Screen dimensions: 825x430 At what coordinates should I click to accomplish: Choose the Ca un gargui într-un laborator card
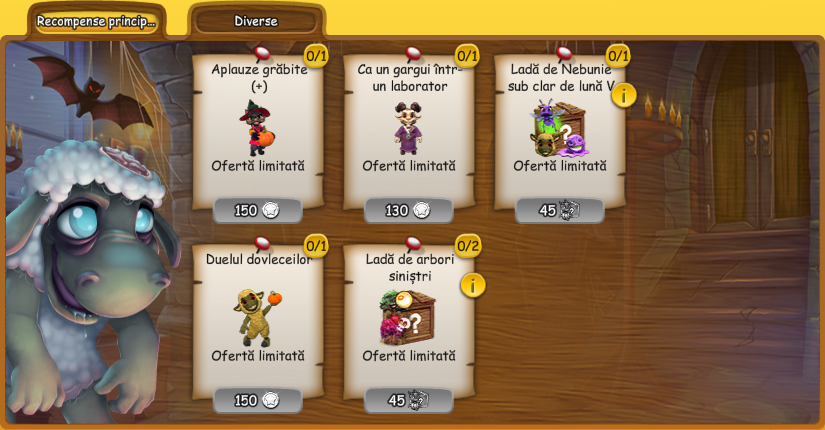pos(409,125)
